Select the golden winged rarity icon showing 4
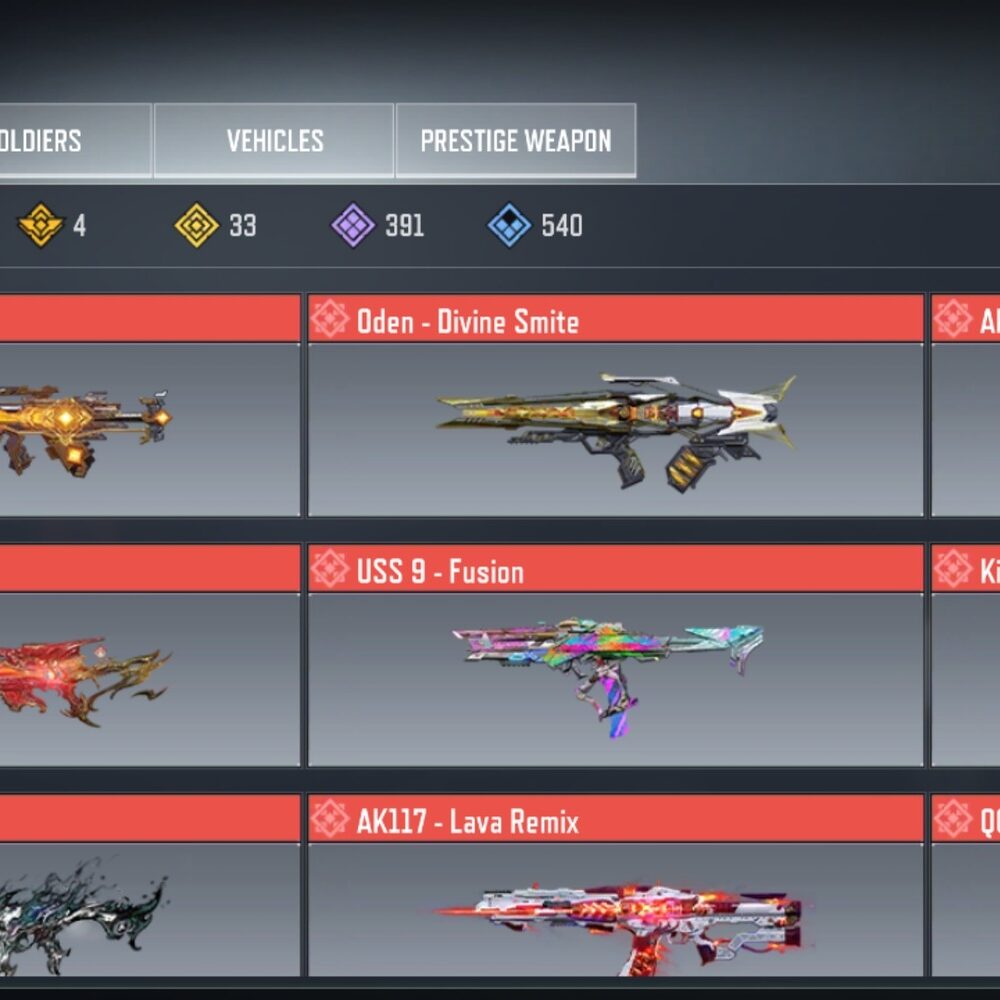This screenshot has height=1000, width=1000. pyautogui.click(x=41, y=225)
